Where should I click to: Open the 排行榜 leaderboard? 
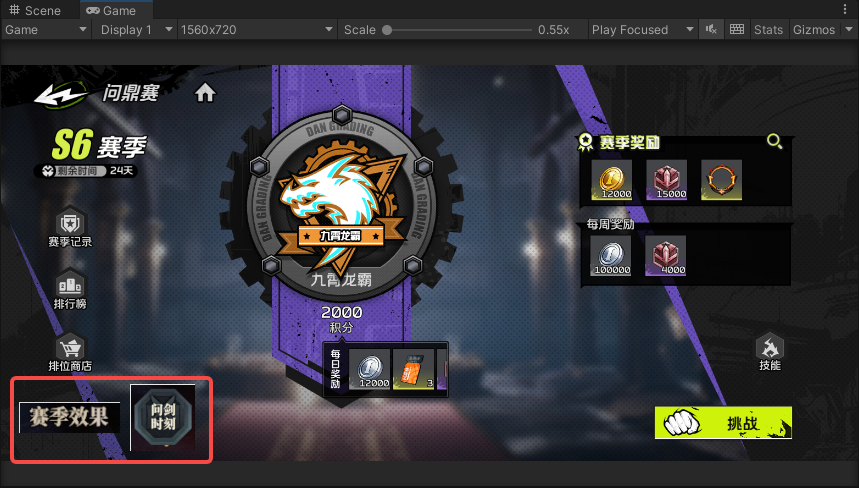pos(70,287)
